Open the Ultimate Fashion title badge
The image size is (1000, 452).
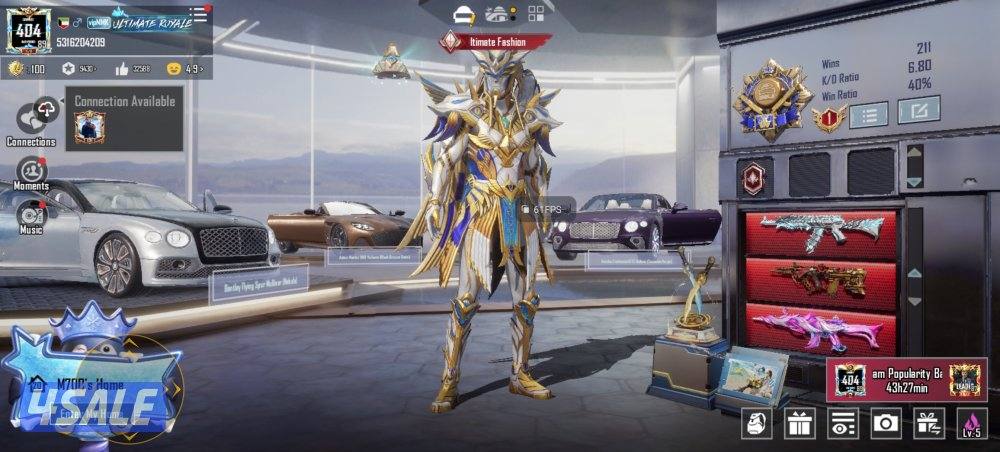point(496,42)
